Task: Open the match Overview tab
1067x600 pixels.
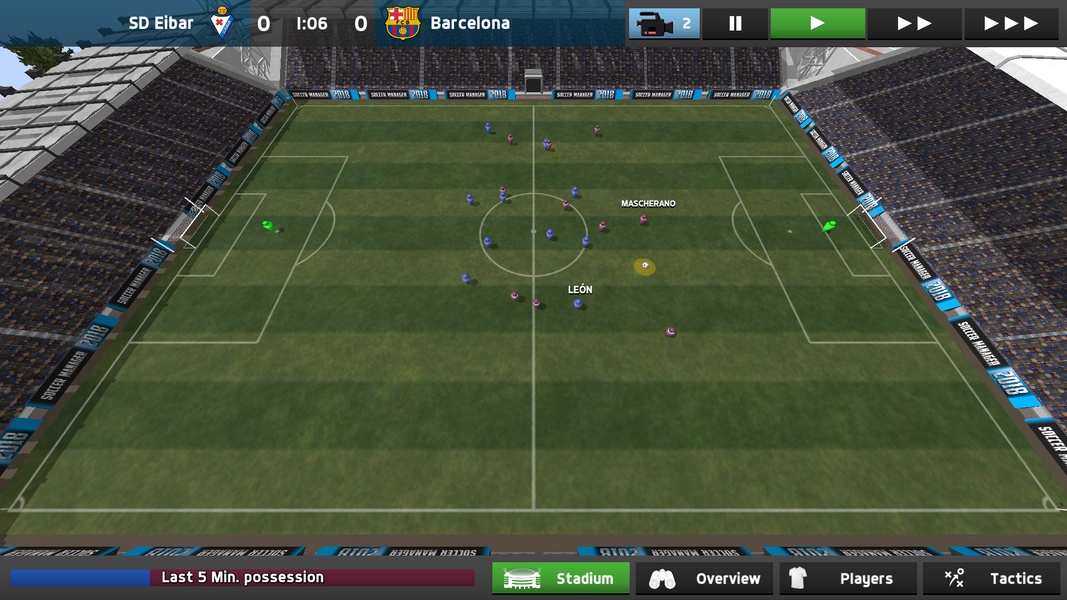Action: [705, 578]
